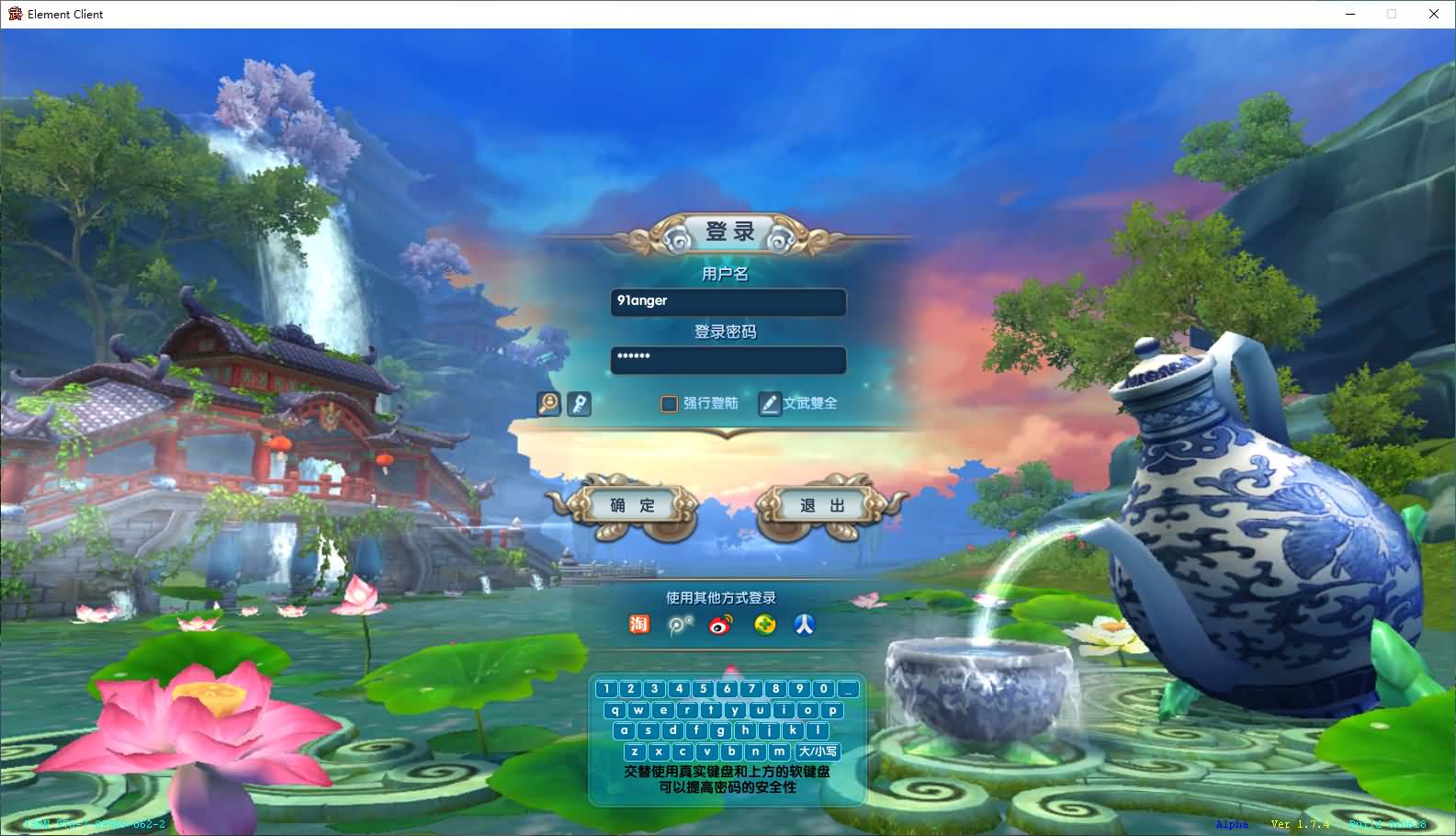Image resolution: width=1456 pixels, height=836 pixels.
Task: Select the pencil icon beside 文武雙全
Action: click(x=770, y=403)
